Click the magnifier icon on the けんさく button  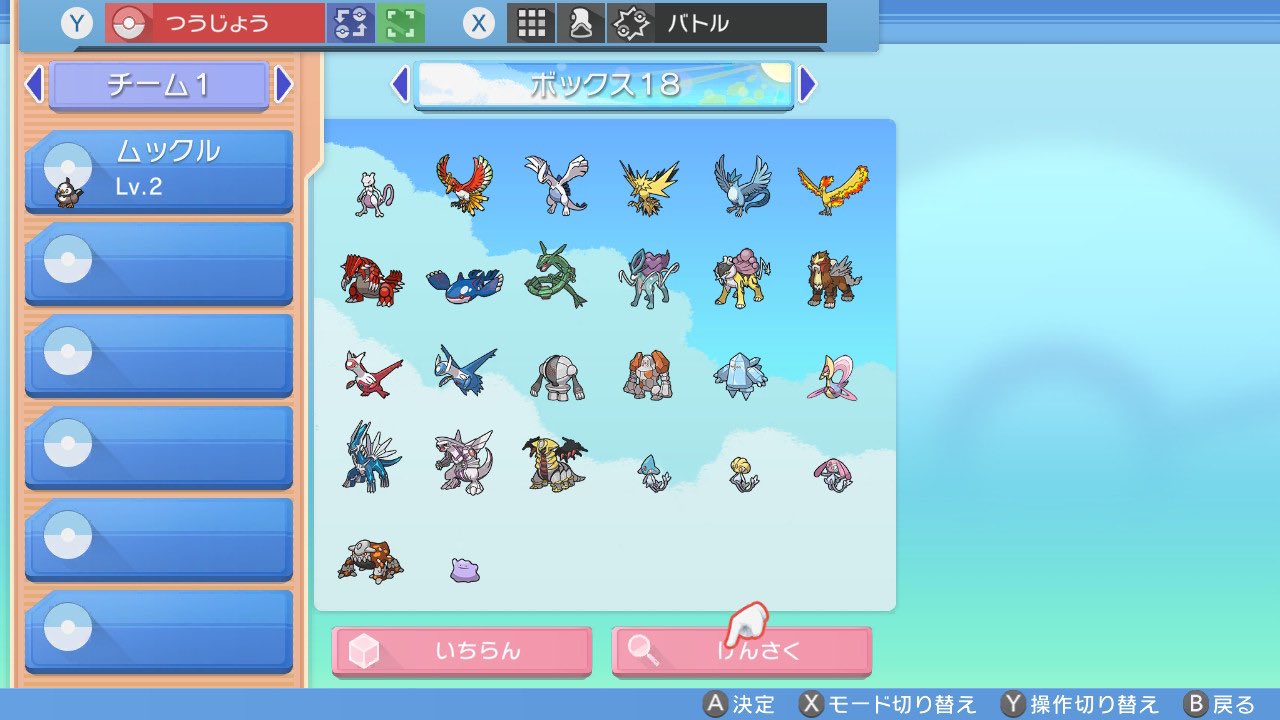(642, 650)
